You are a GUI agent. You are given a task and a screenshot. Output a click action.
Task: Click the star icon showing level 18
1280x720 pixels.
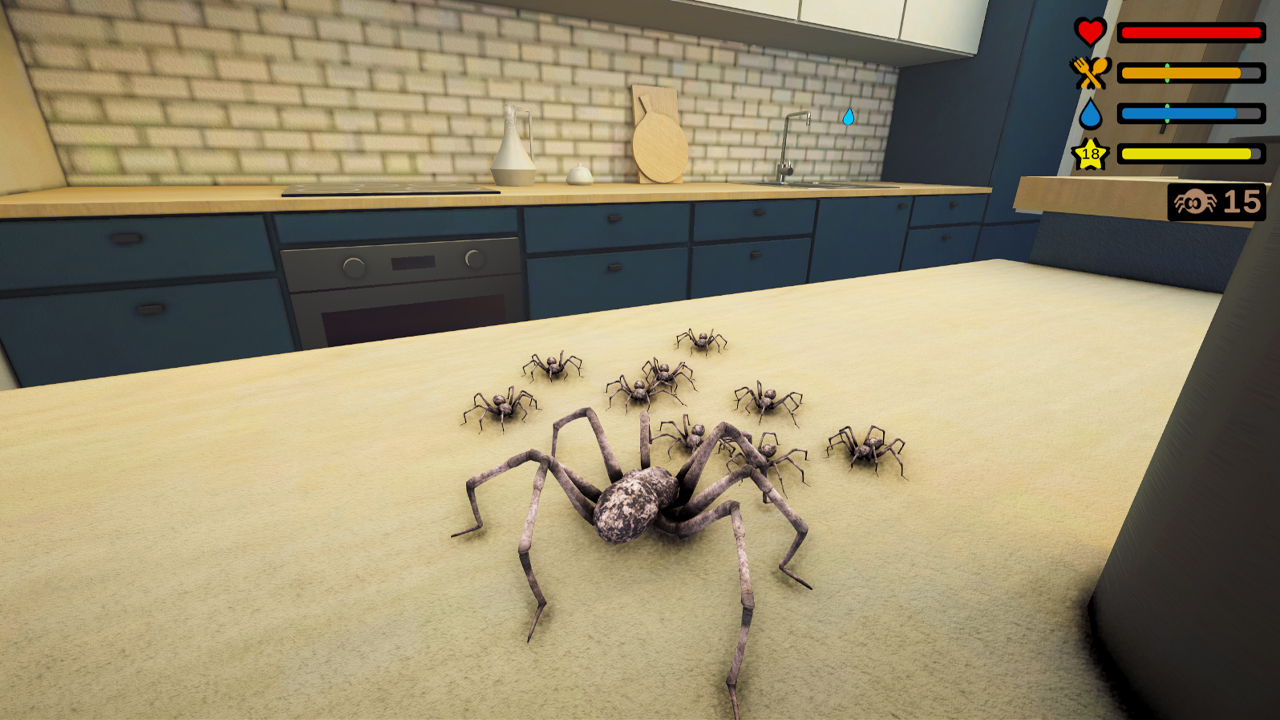(1089, 153)
